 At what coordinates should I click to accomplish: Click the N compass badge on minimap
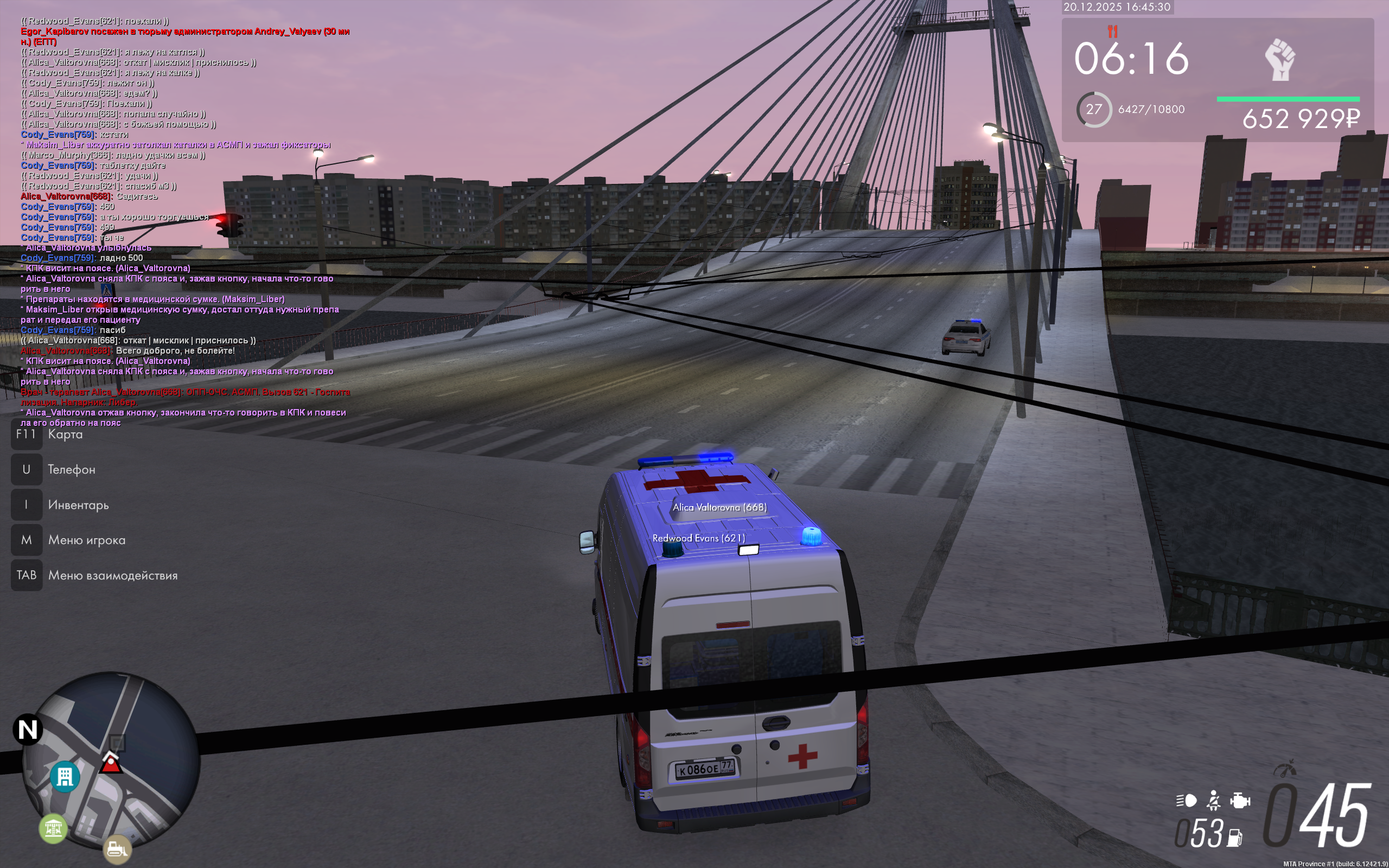point(28,730)
